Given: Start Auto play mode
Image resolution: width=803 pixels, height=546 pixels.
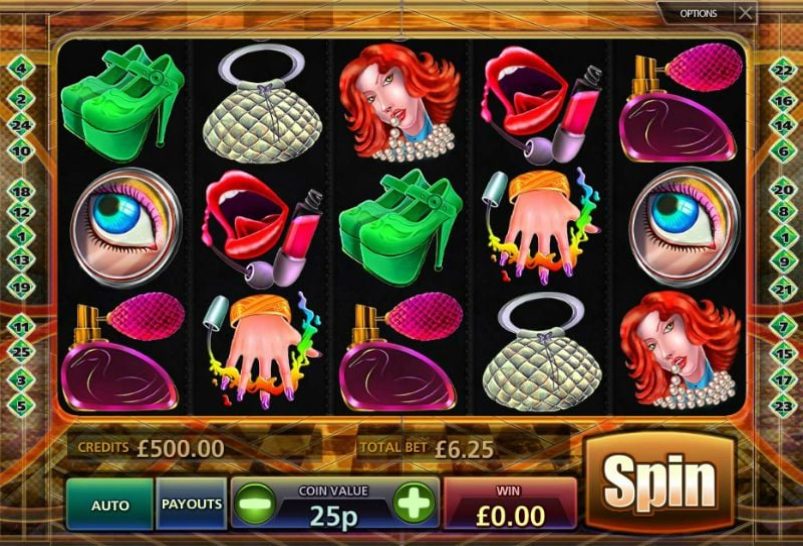Looking at the screenshot, I should coord(110,504).
